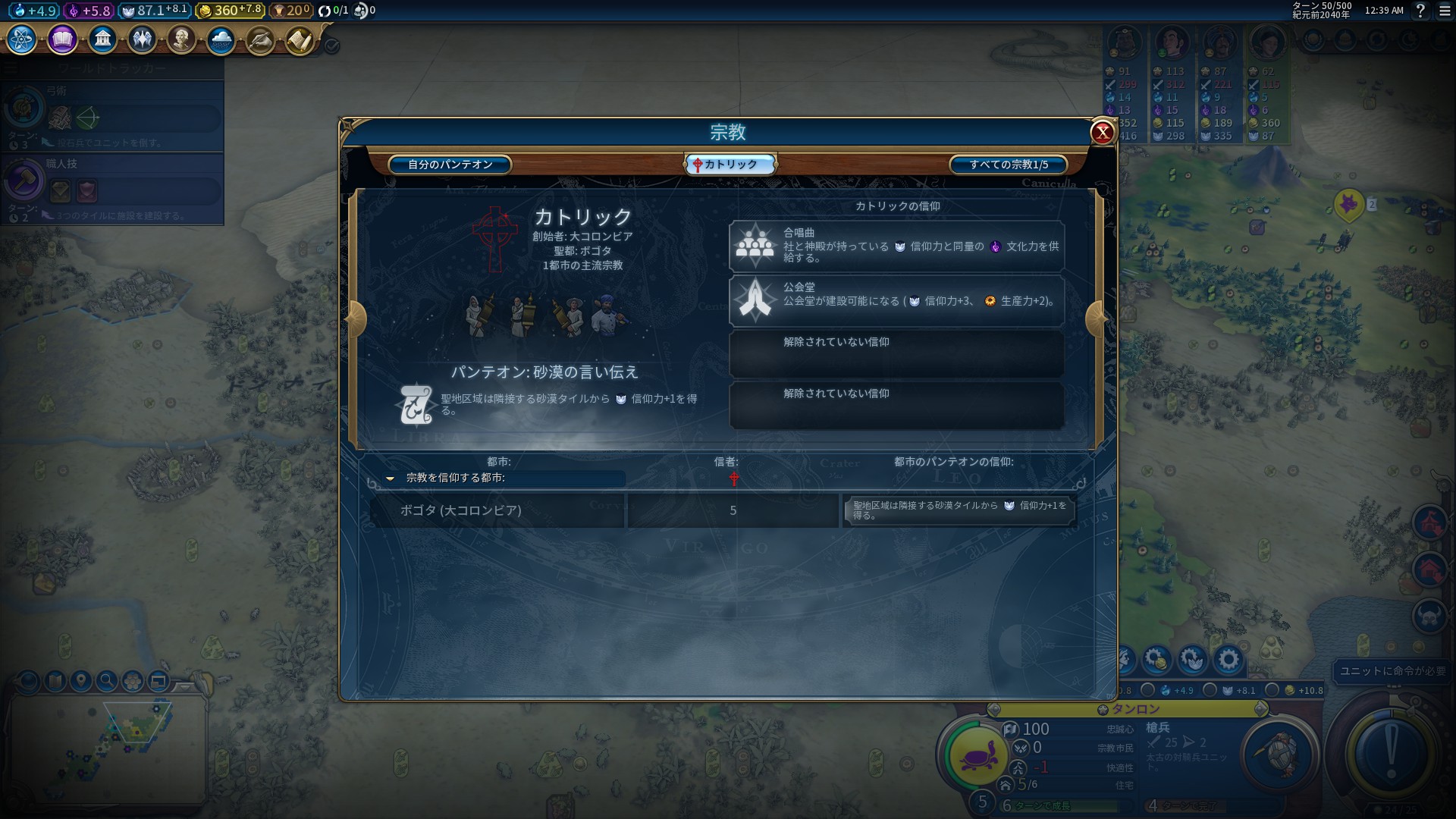Select the カトリック tab
The image size is (1456, 819).
730,165
